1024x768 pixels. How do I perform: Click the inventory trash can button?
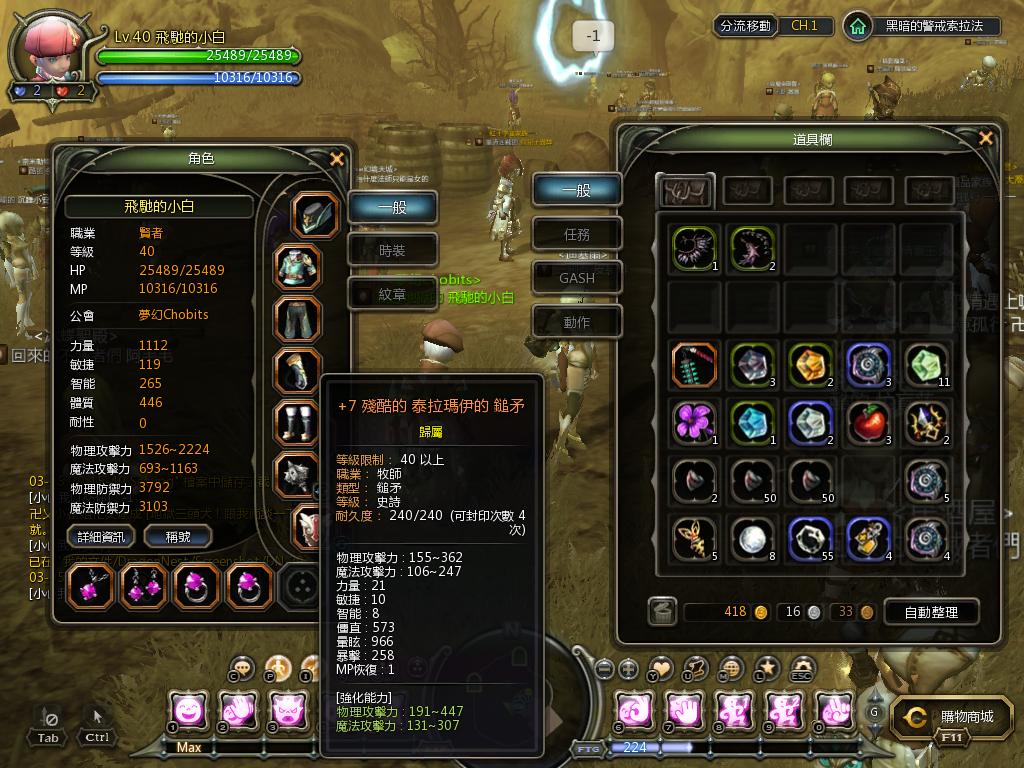click(x=661, y=611)
